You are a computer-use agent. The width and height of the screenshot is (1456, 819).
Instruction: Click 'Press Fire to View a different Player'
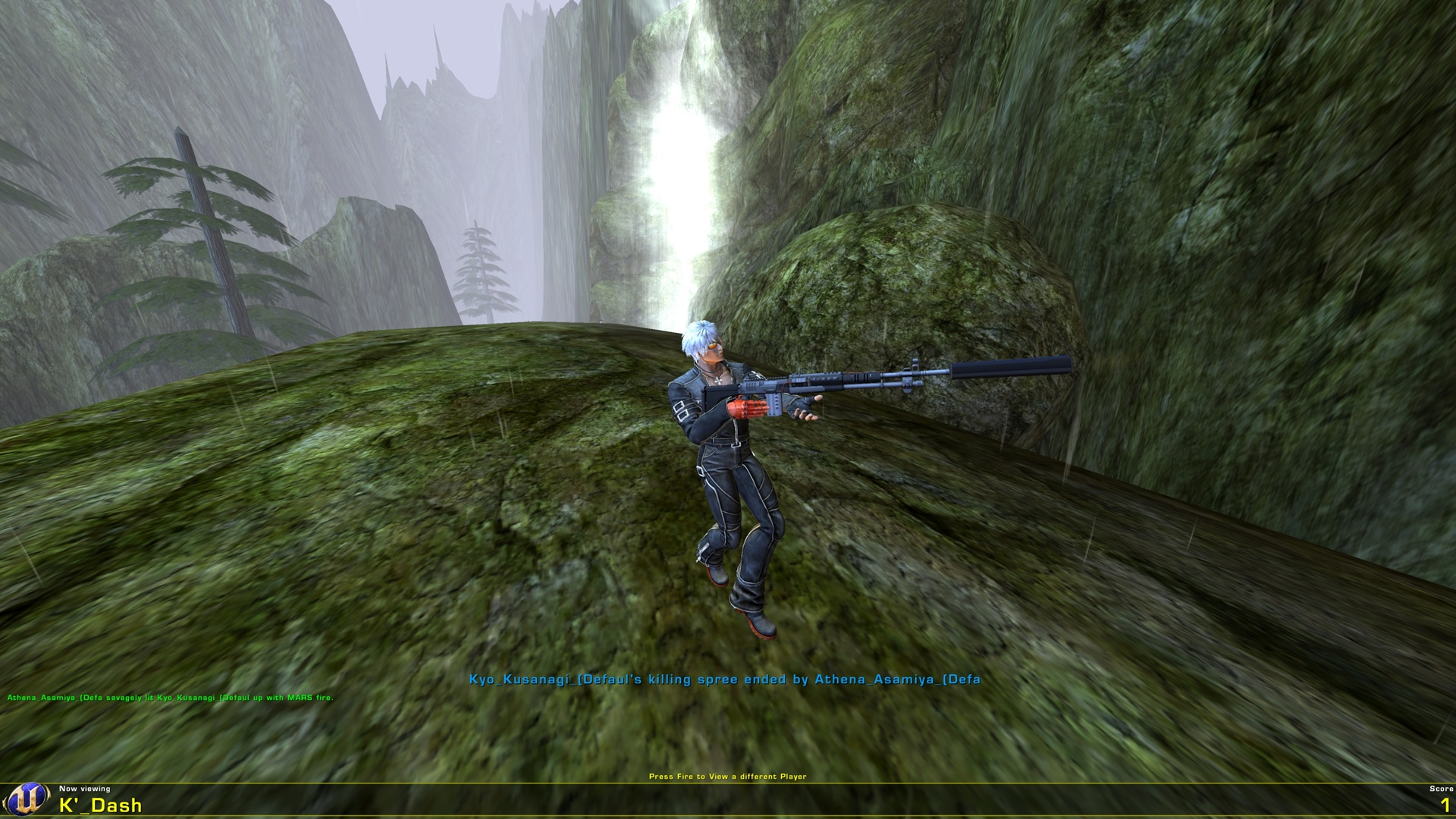point(729,777)
